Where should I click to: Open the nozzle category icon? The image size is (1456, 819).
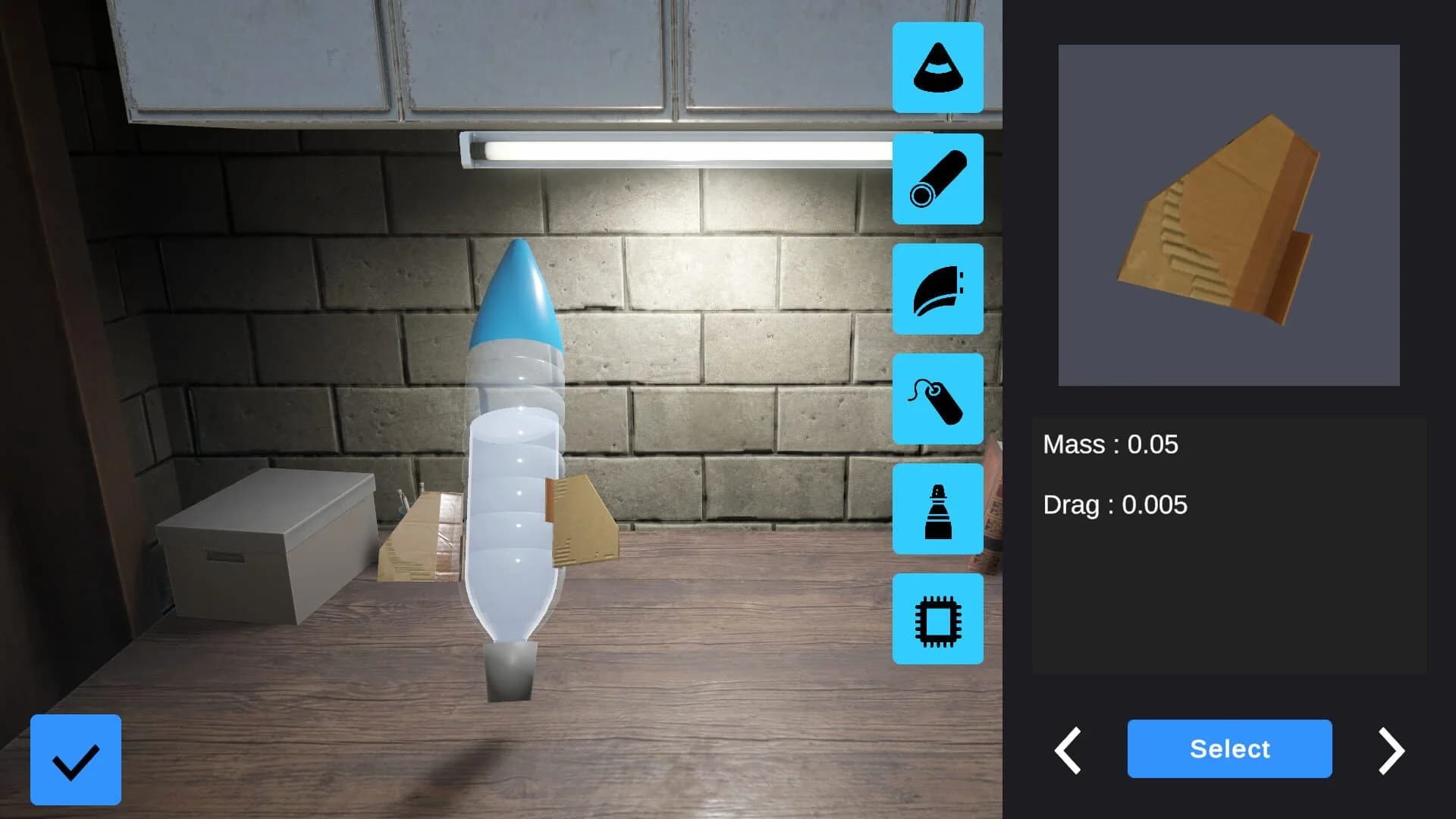pos(937,509)
